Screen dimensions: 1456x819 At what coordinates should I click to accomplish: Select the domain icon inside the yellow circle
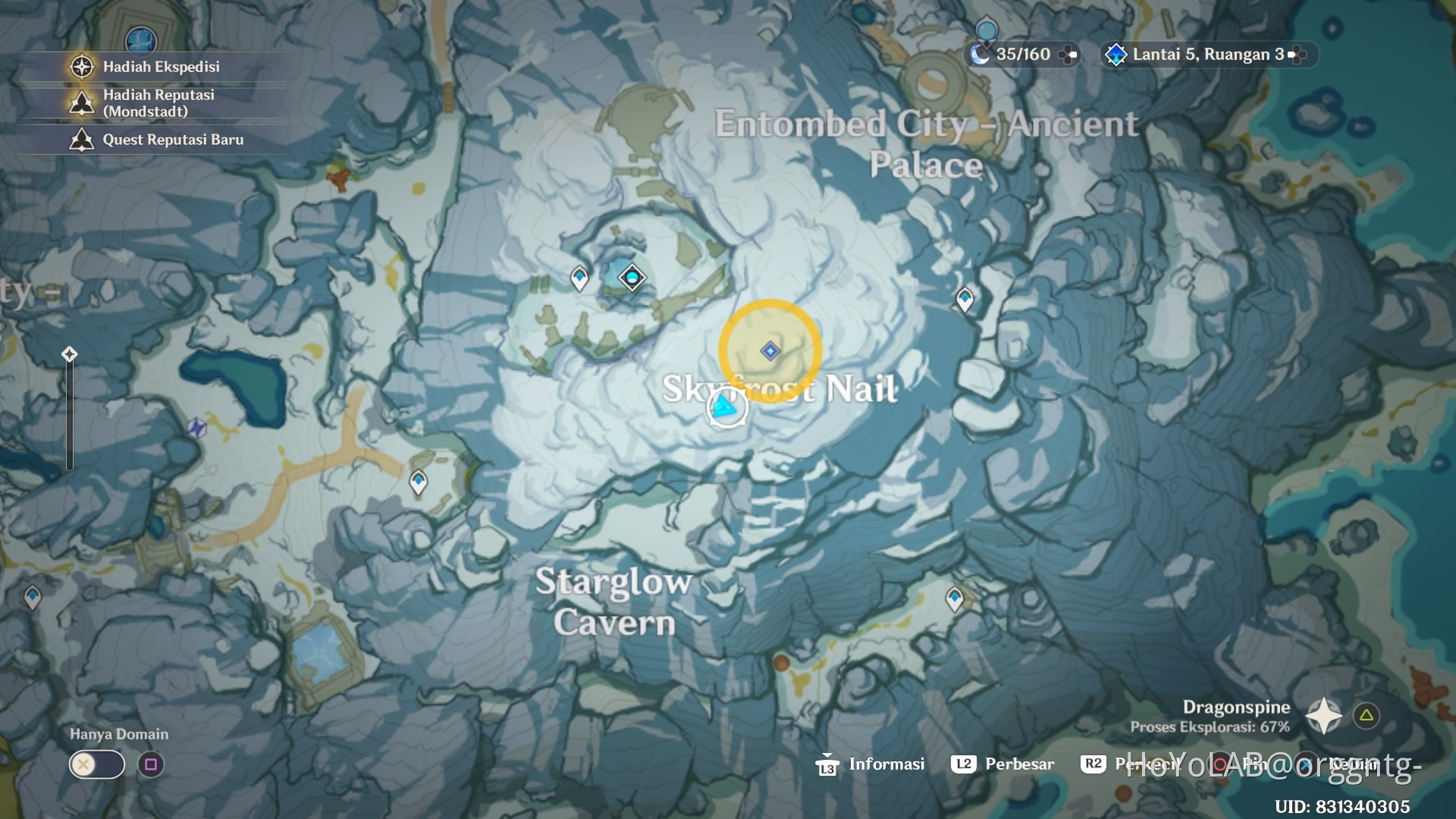(770, 350)
